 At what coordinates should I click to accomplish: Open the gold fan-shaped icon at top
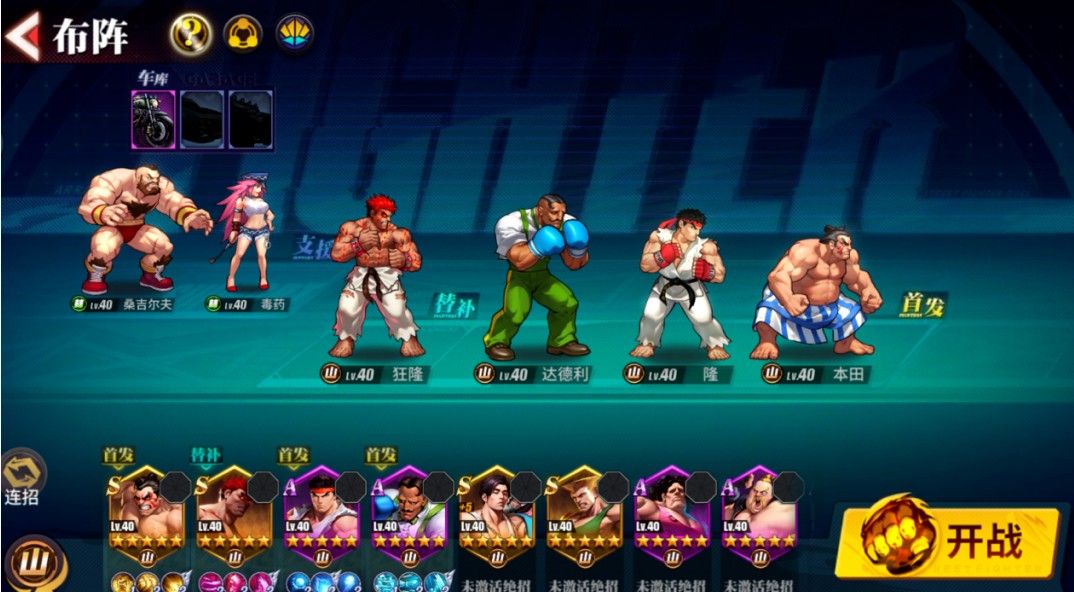295,35
